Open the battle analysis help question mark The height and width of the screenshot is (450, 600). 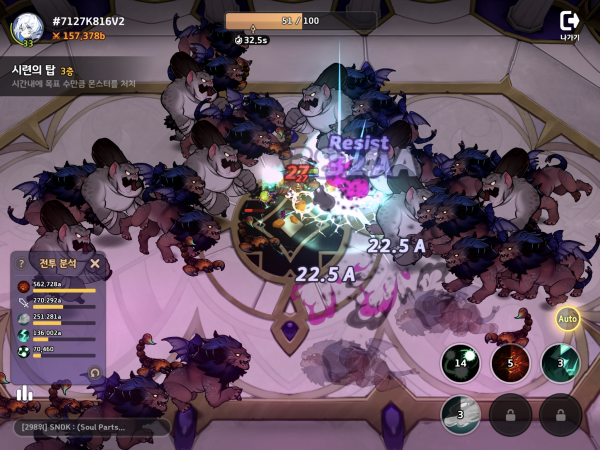(x=21, y=264)
